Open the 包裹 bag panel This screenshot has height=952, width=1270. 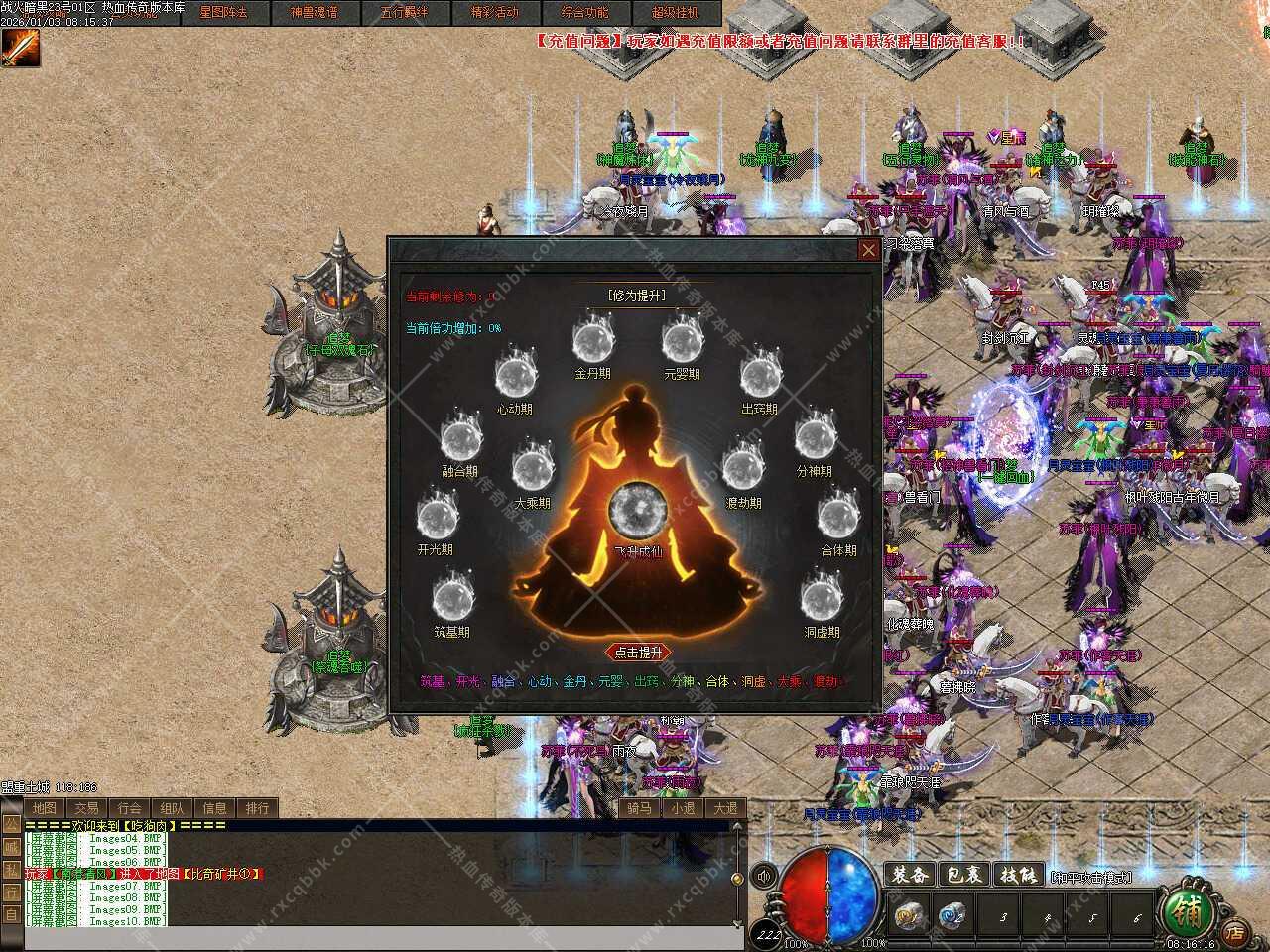pos(963,875)
